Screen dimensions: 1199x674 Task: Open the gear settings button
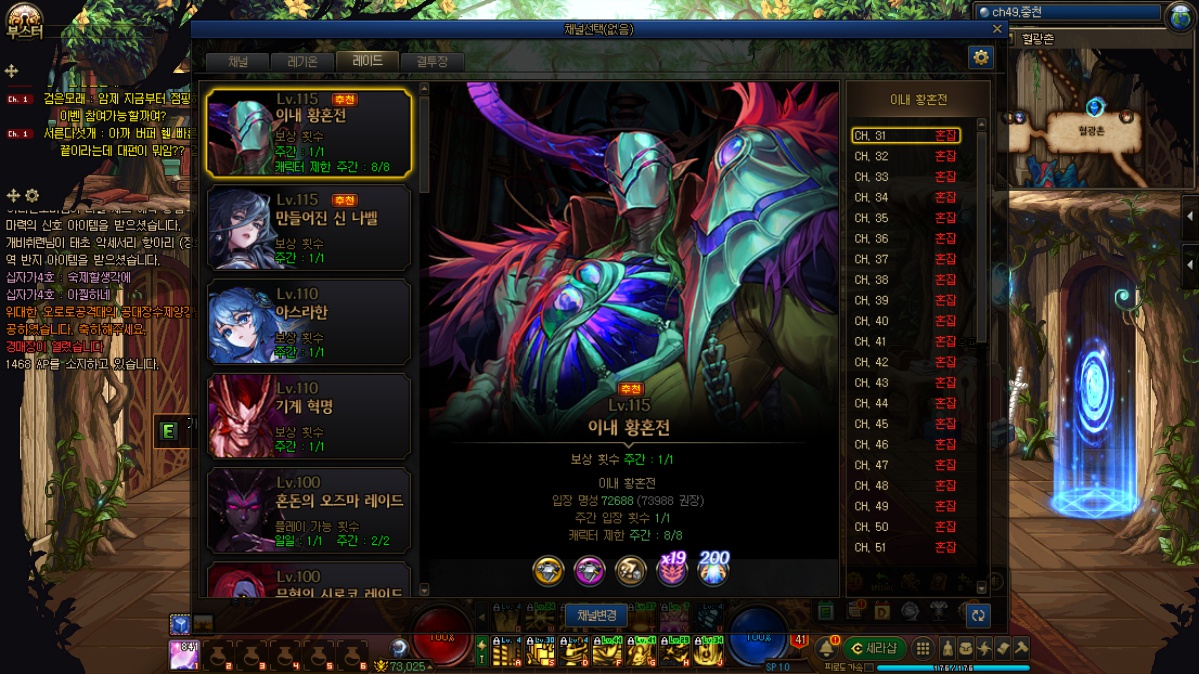980,58
